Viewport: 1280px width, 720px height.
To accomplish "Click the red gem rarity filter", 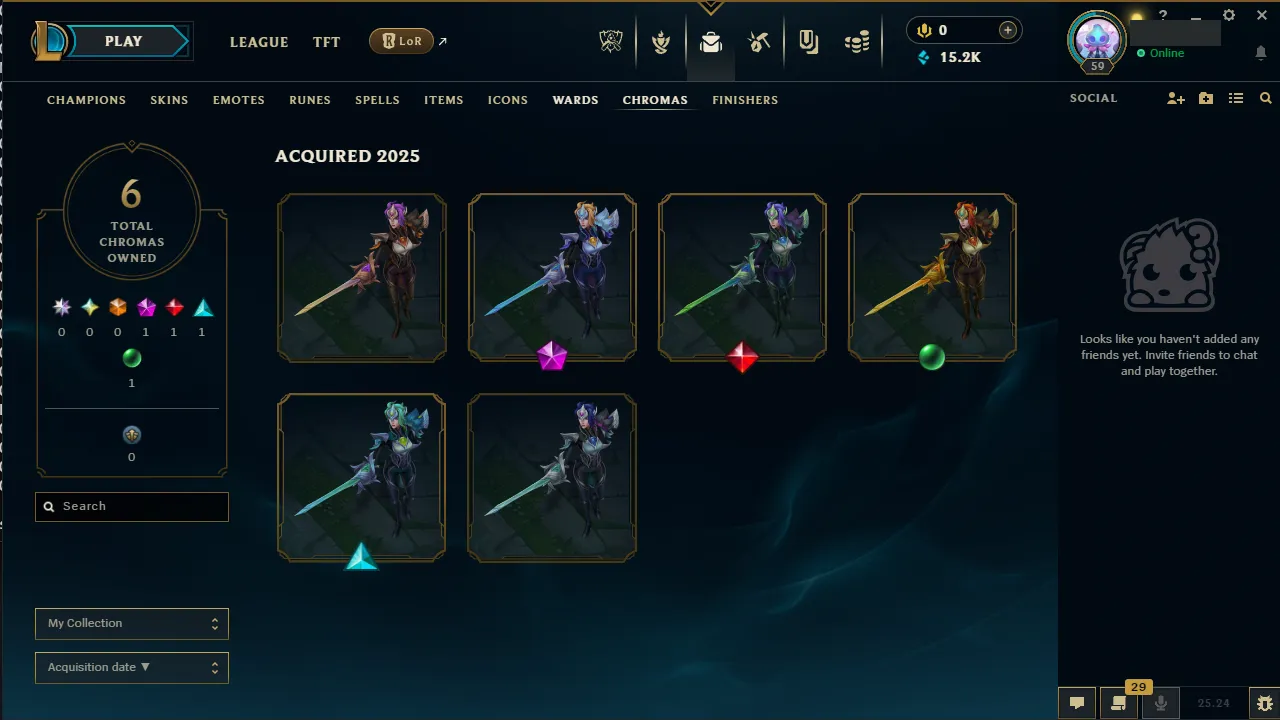I will [174, 307].
